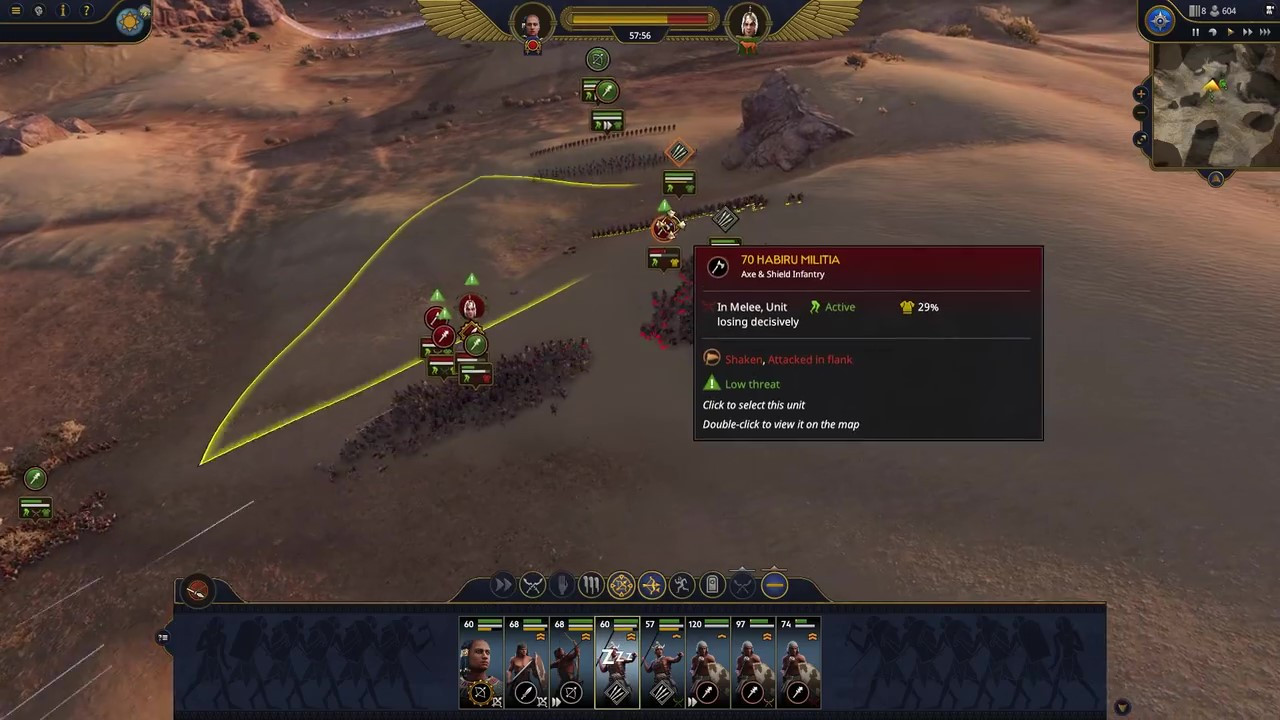
Task: Click the question mark help icon
Action: tap(86, 11)
